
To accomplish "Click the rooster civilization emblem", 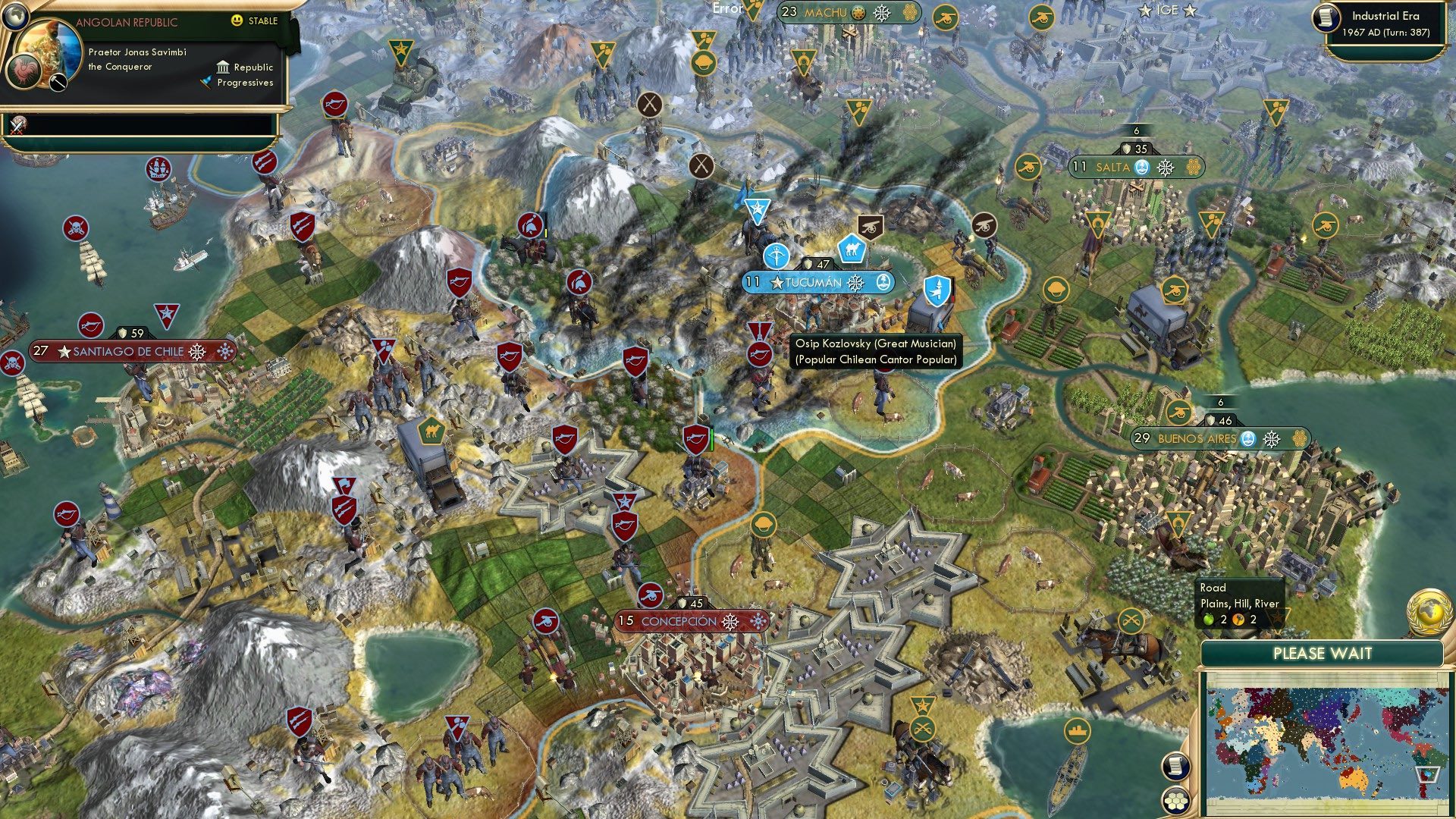I will click(24, 71).
